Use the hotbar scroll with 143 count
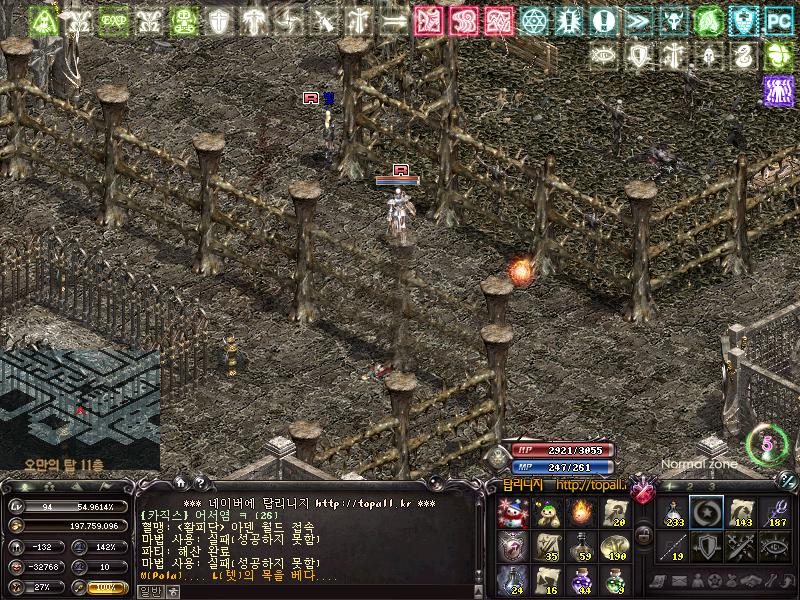Image resolution: width=800 pixels, height=600 pixels. [741, 513]
